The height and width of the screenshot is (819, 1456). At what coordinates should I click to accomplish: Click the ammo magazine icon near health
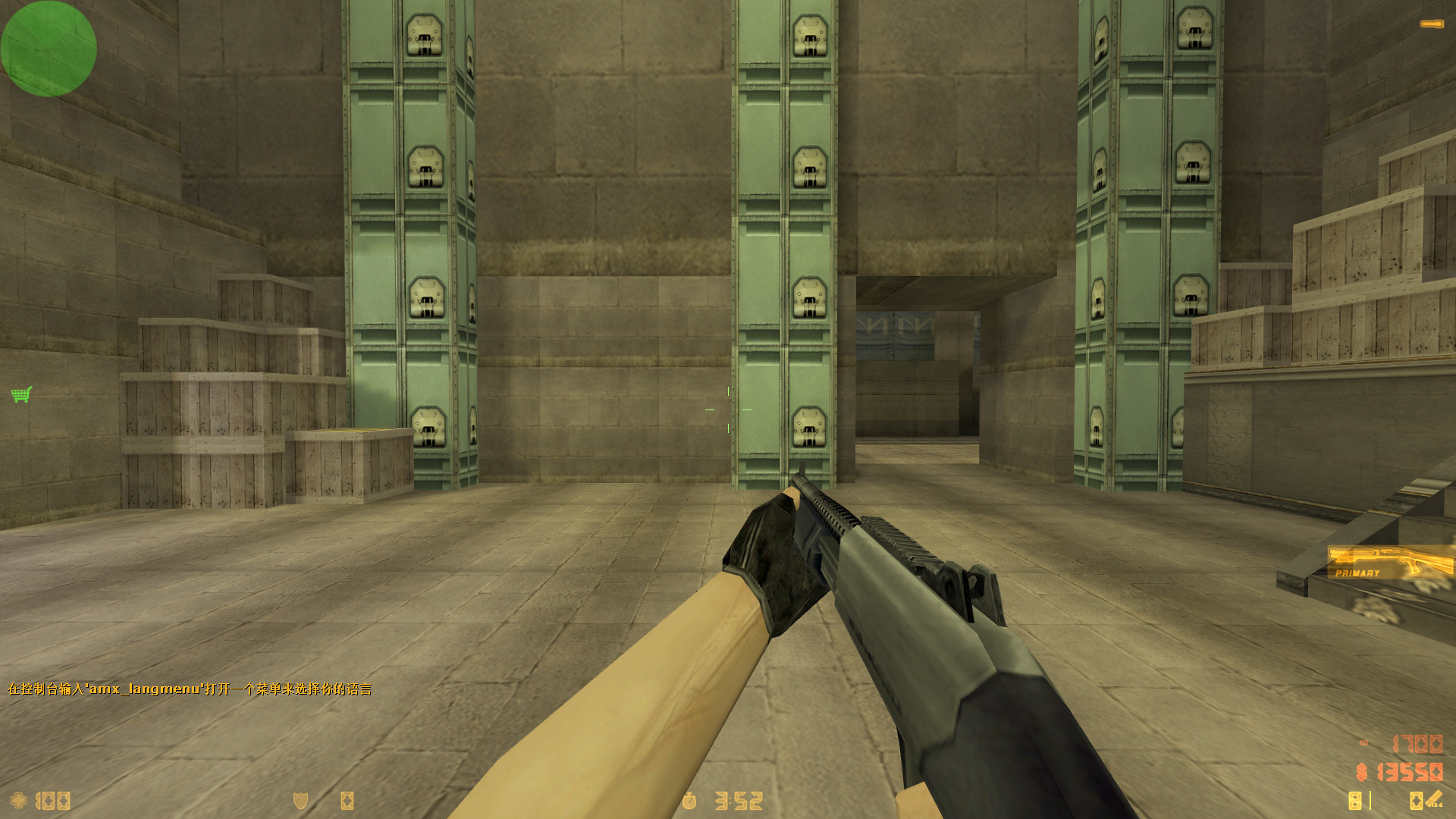[348, 799]
